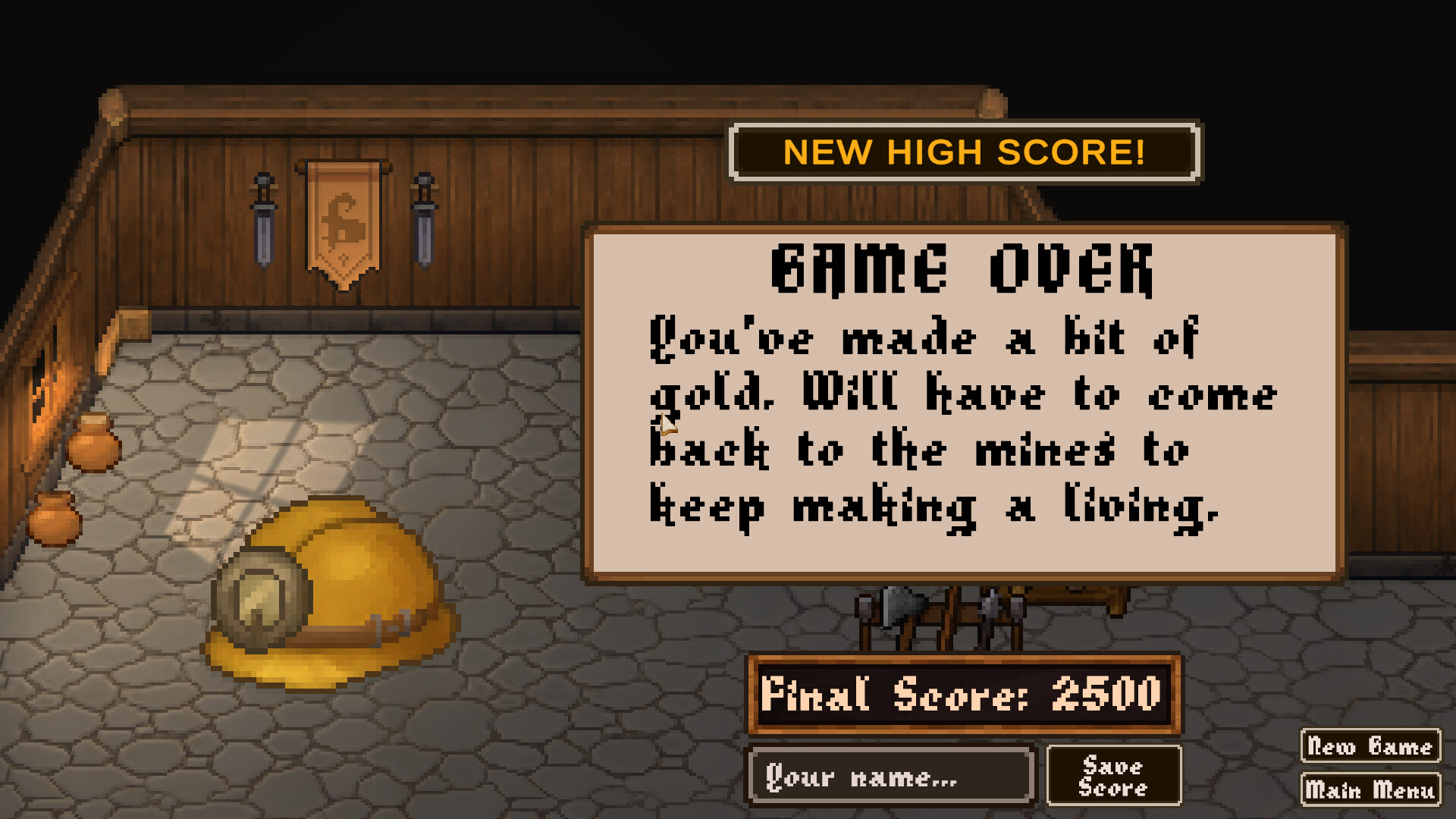Click the GAME OVER title text

coord(963,269)
